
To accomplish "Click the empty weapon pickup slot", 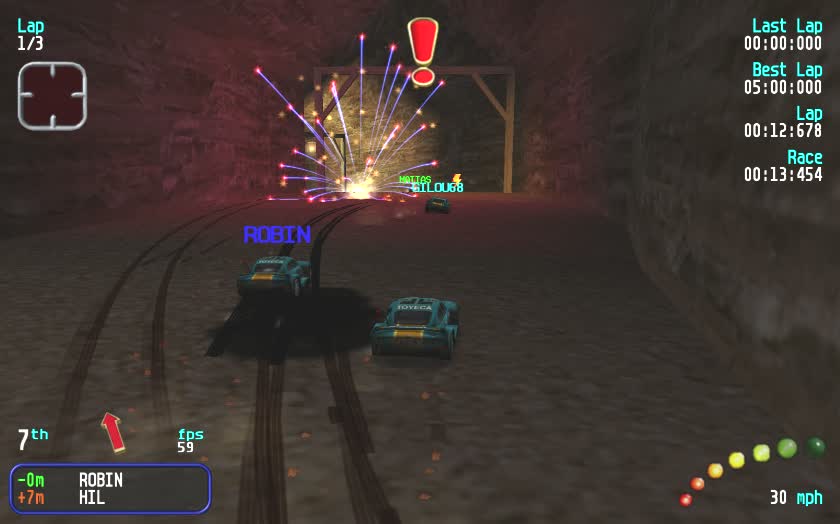I will click(52, 96).
